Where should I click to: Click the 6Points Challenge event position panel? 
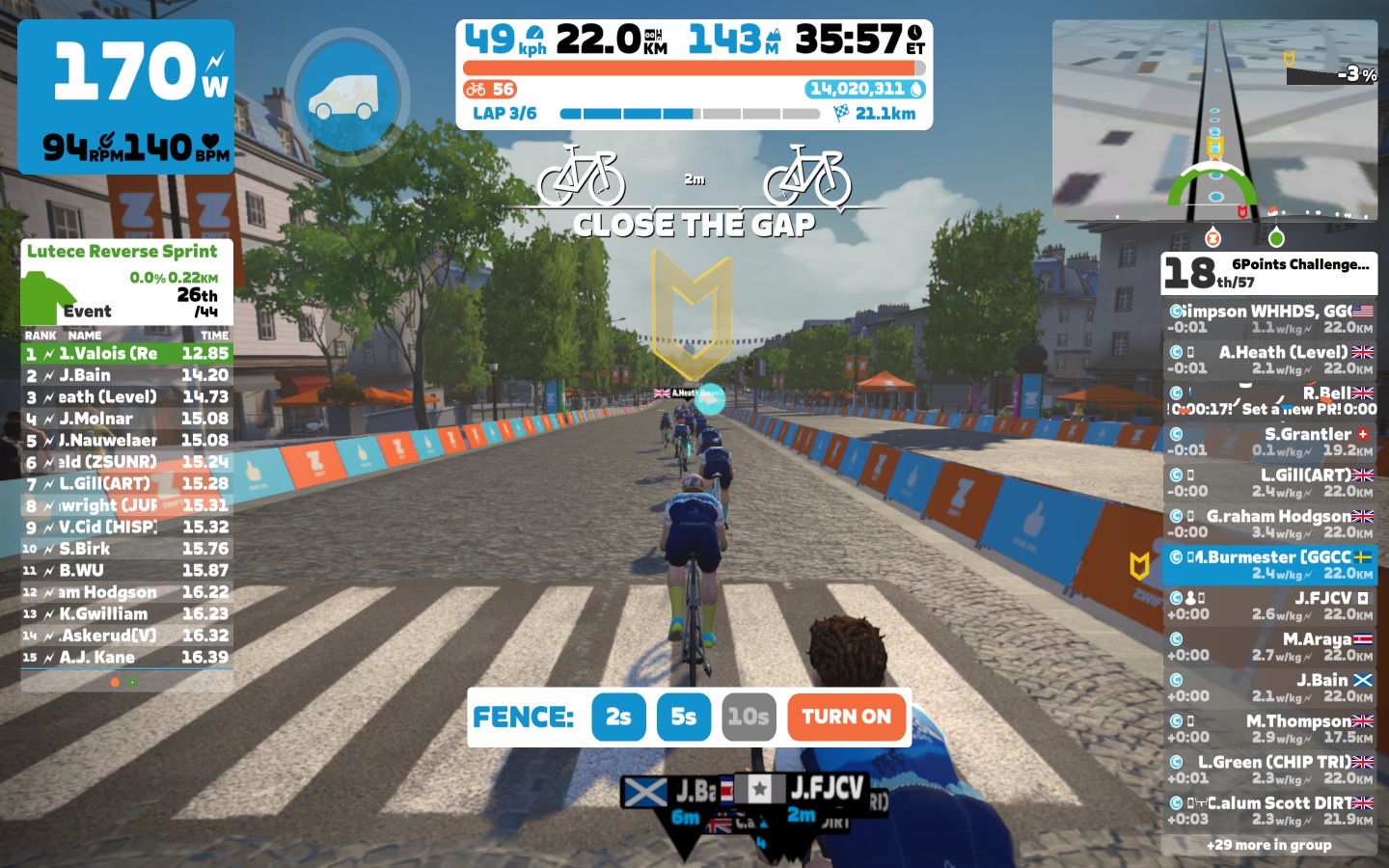pos(1268,273)
